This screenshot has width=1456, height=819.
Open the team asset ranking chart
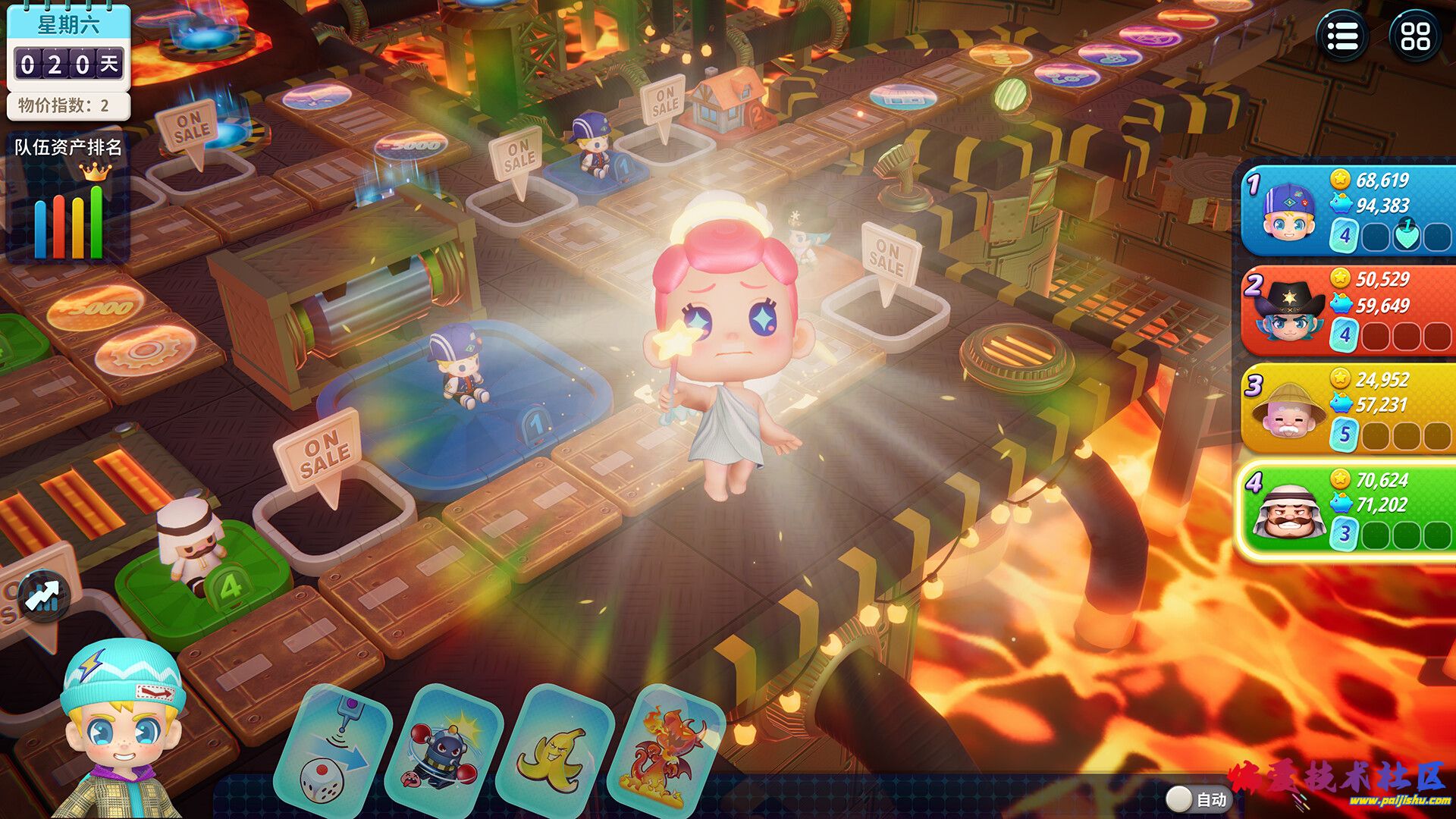(x=68, y=205)
